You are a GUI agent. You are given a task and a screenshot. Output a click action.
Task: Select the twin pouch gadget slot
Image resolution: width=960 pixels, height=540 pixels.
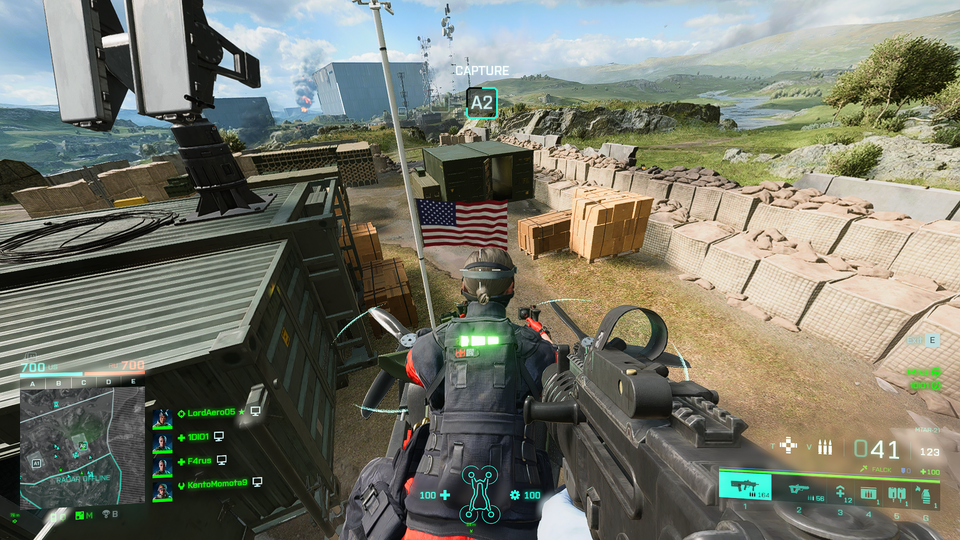click(x=896, y=492)
